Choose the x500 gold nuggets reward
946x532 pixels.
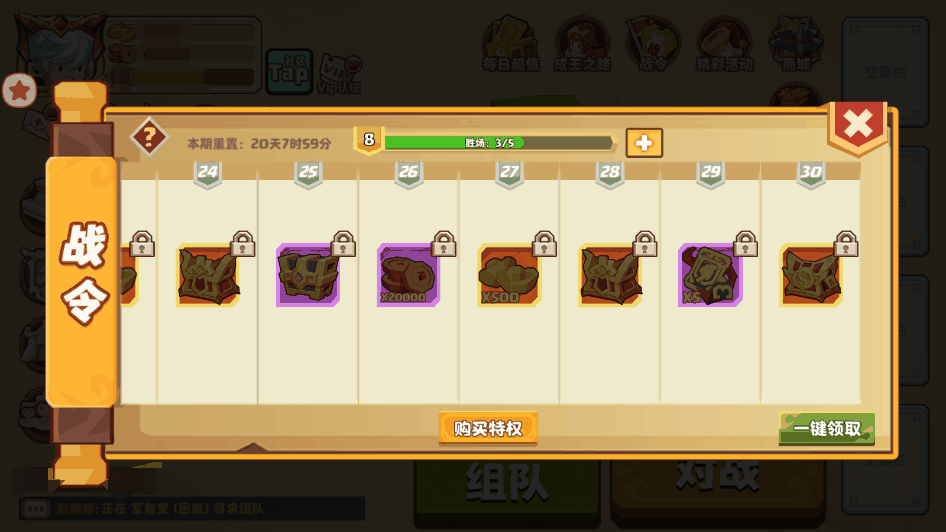[509, 275]
